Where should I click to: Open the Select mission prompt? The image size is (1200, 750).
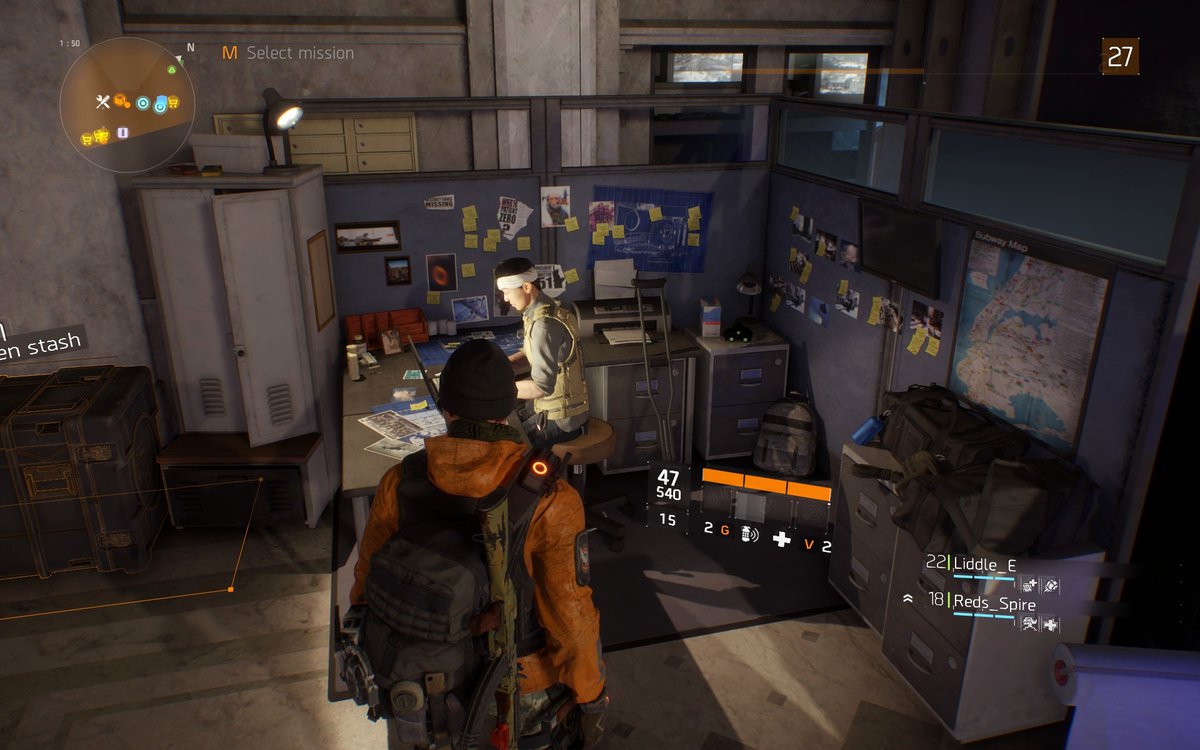(288, 53)
